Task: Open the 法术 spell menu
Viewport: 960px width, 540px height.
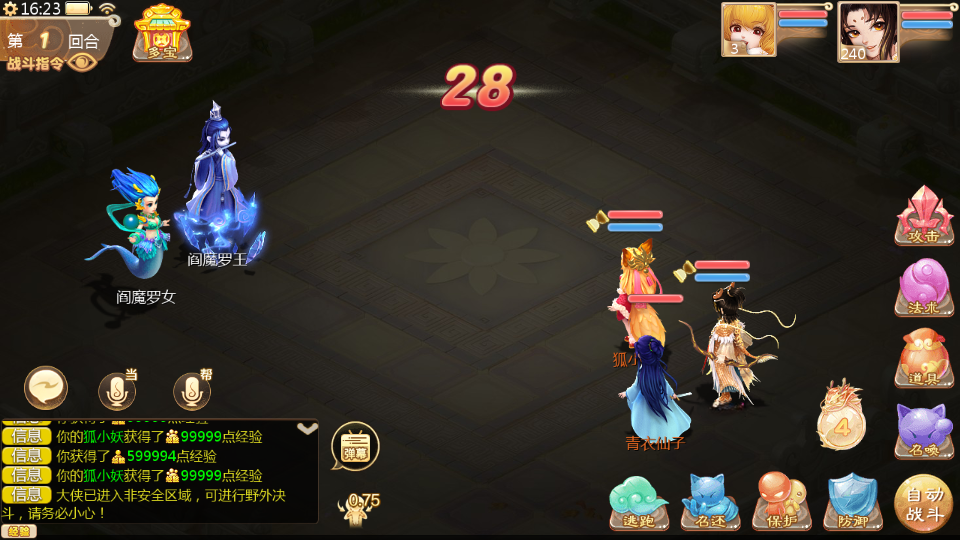Action: [x=924, y=287]
